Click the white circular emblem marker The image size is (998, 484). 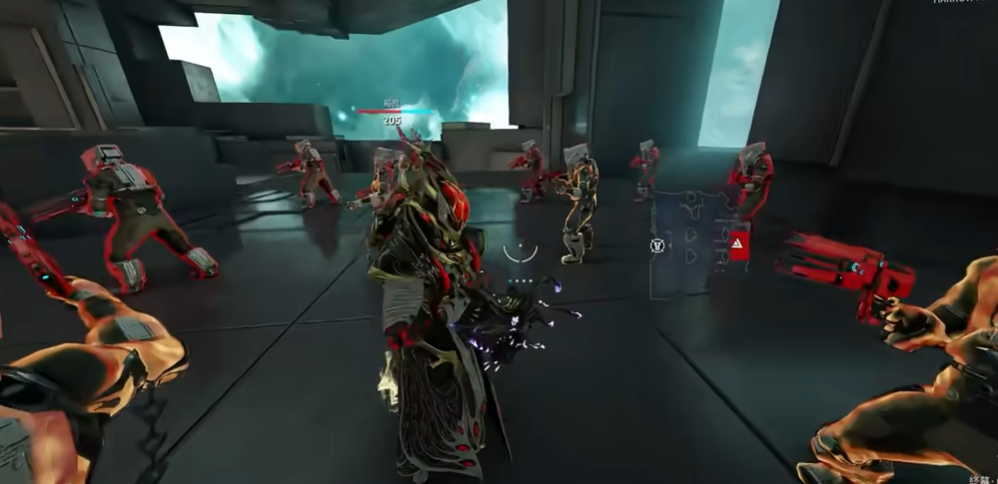coord(657,245)
